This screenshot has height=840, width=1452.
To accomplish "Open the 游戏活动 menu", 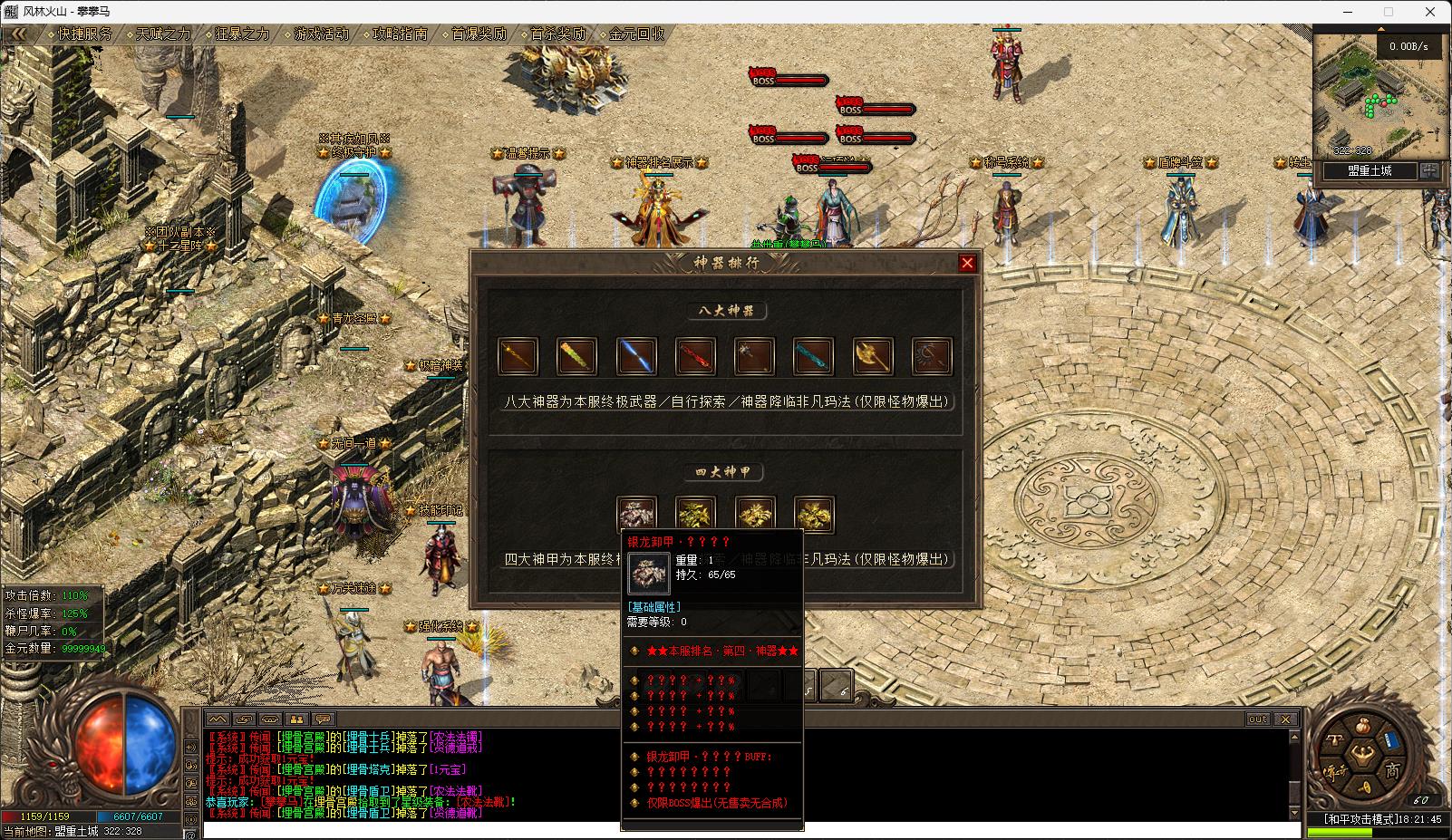I will [x=321, y=34].
